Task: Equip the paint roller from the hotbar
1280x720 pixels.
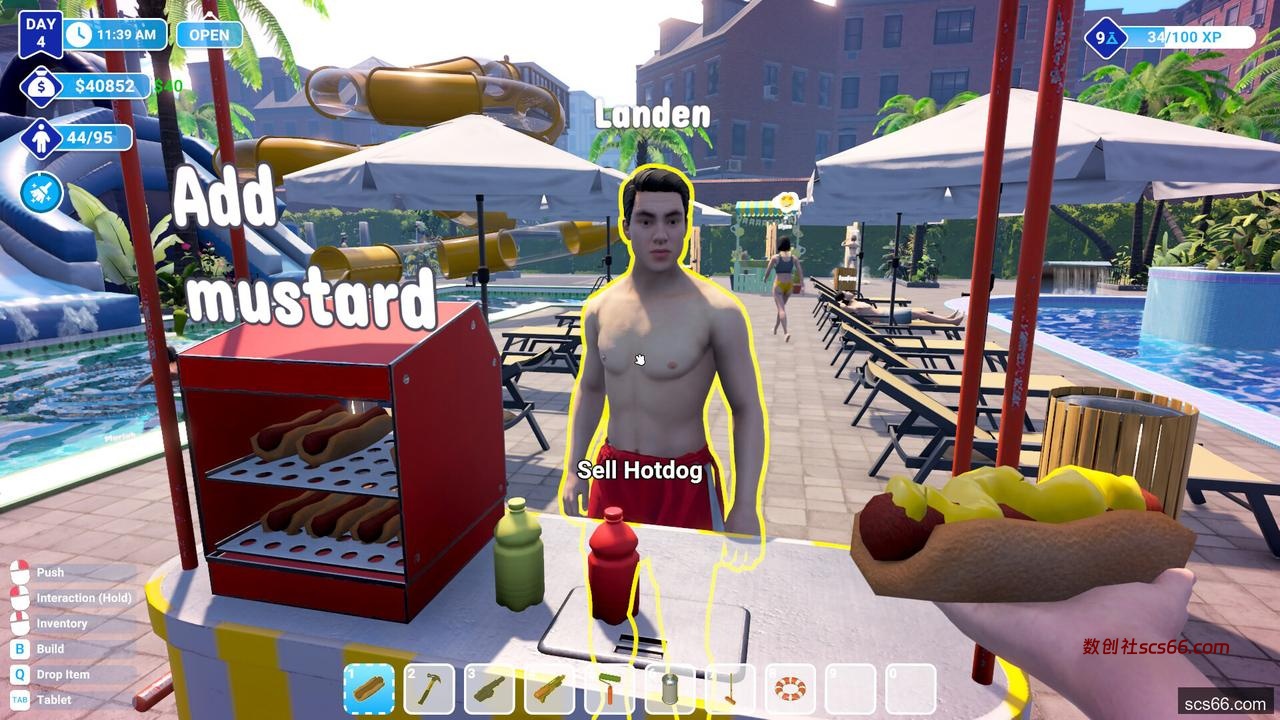Action: click(609, 689)
